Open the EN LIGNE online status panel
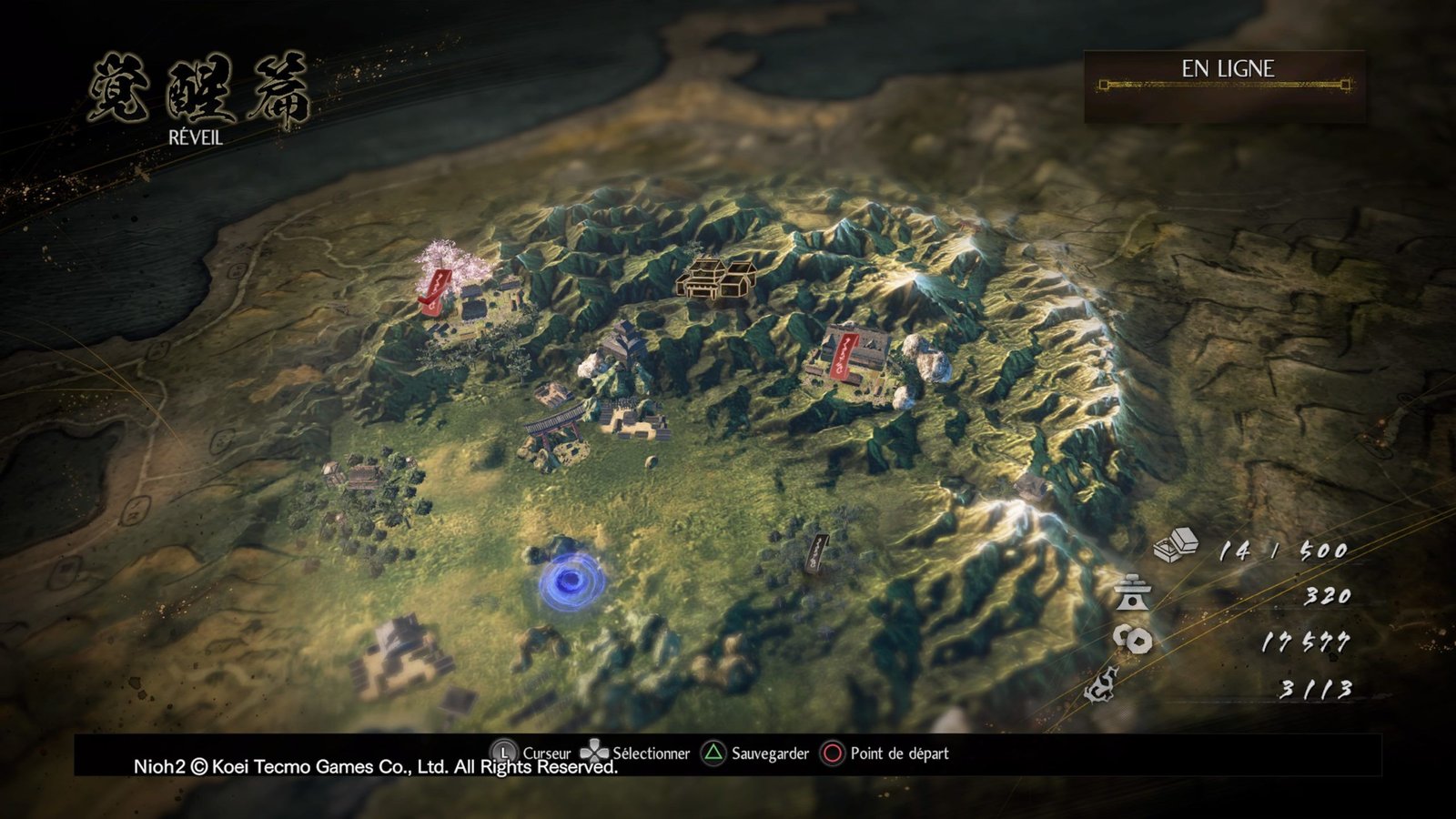 click(x=1225, y=86)
